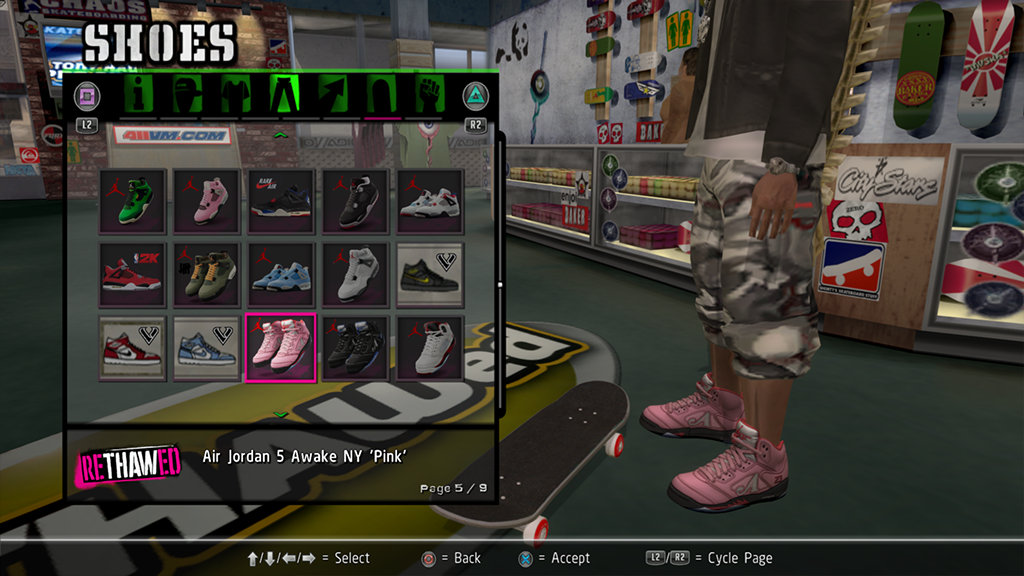
Task: Select the all-white Jordan 4 shoe
Action: tap(355, 274)
